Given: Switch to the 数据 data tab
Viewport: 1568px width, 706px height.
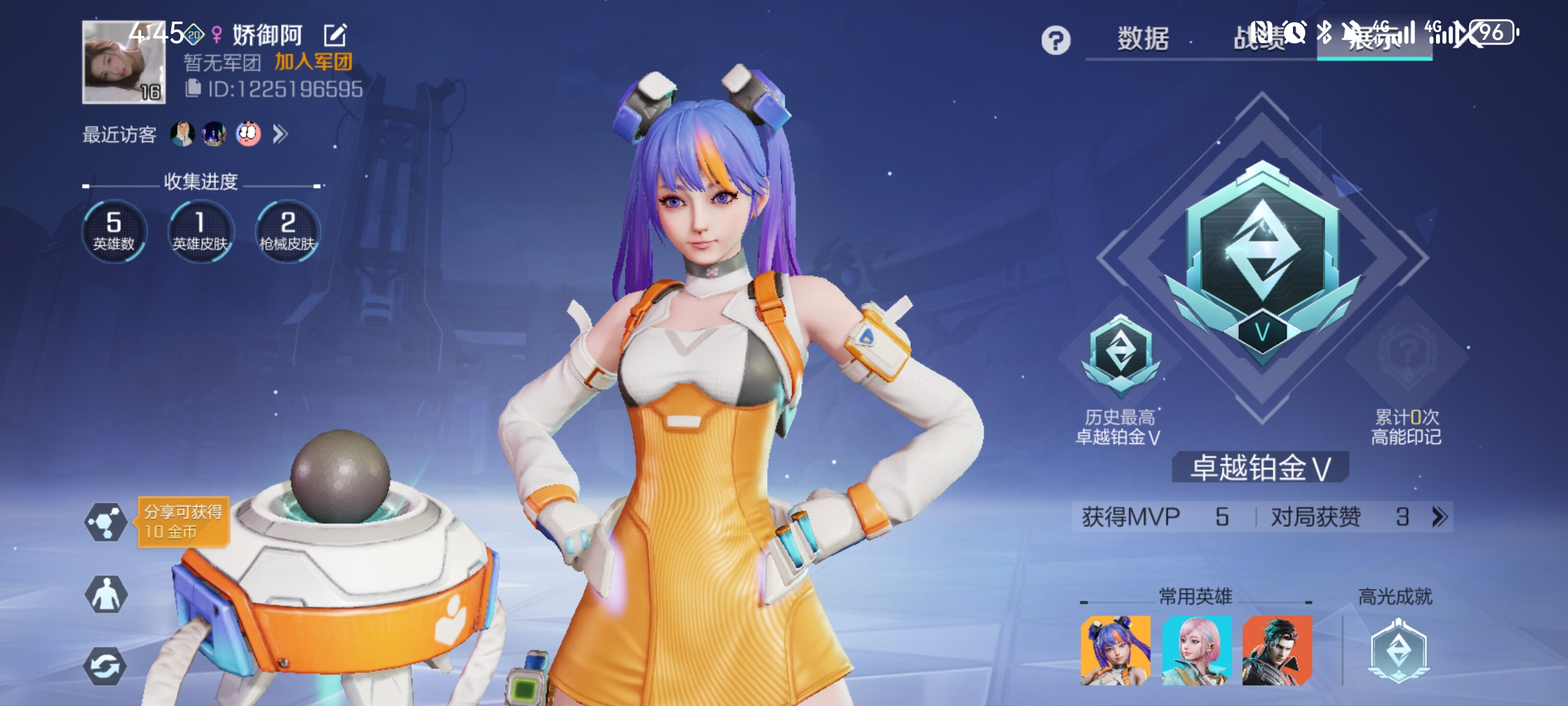Looking at the screenshot, I should 1143,39.
